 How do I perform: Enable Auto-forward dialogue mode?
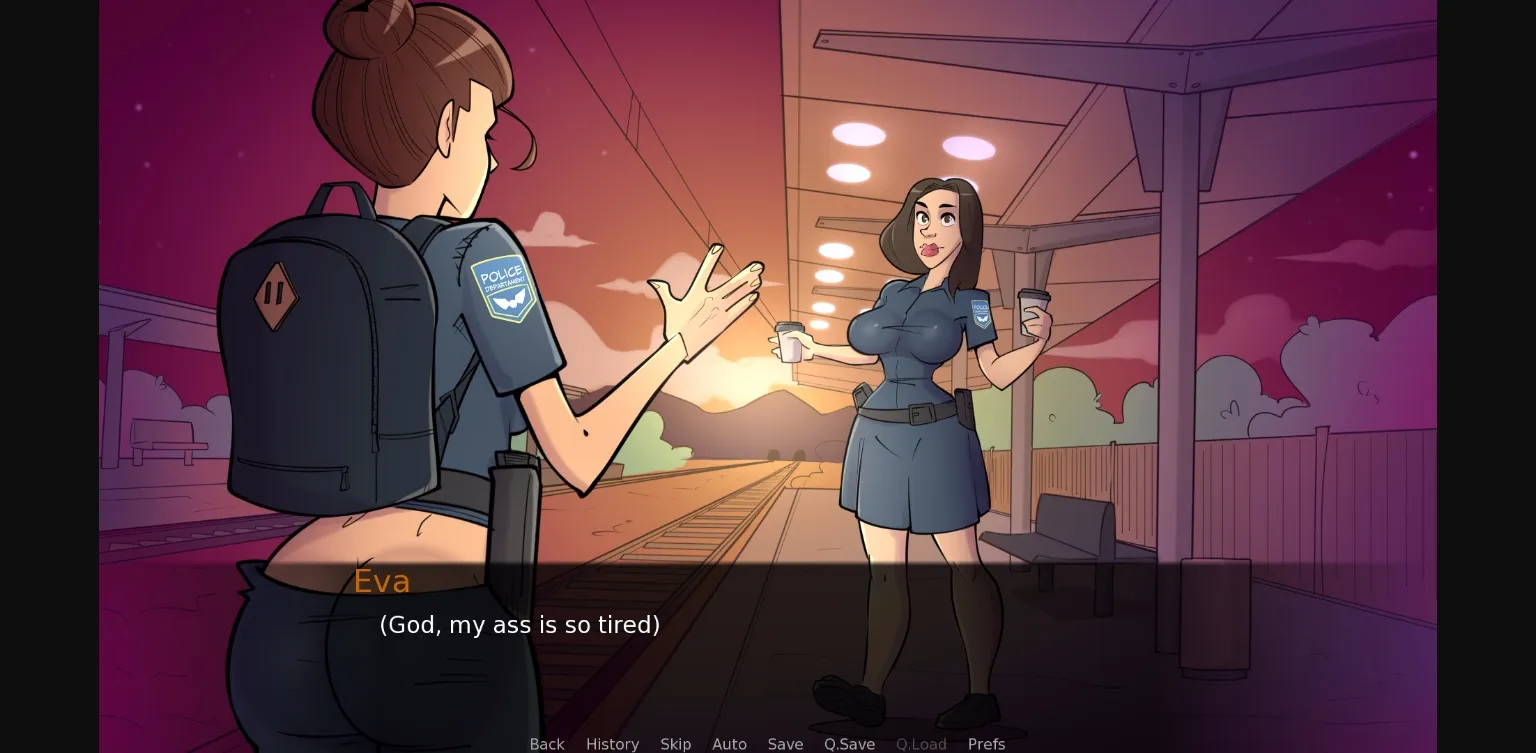coord(729,744)
